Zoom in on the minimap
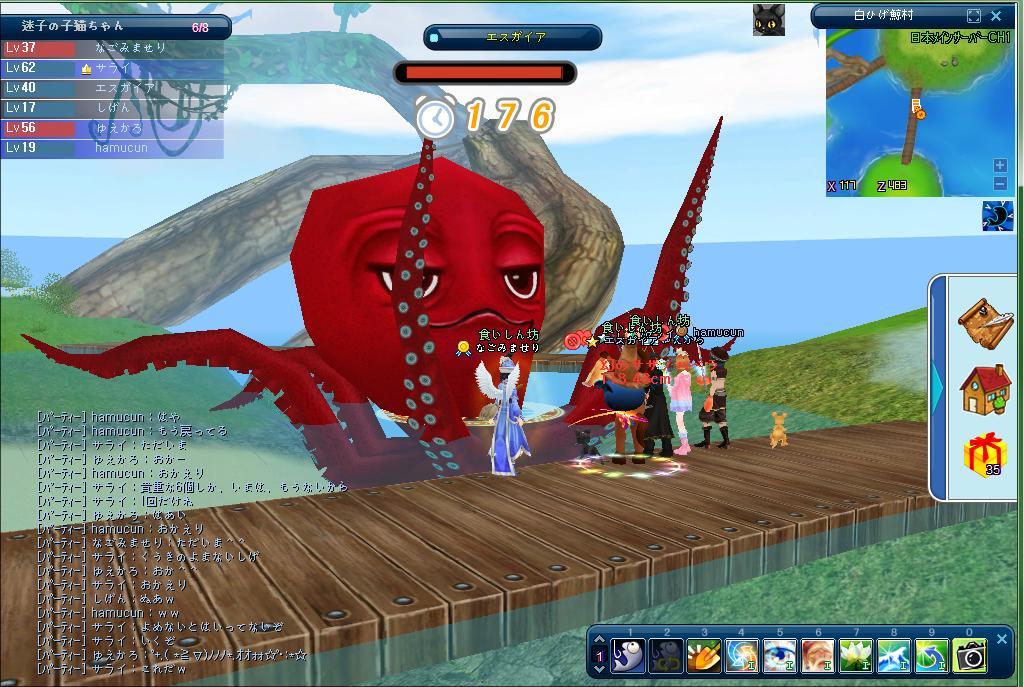This screenshot has height=687, width=1024. coord(1000,165)
